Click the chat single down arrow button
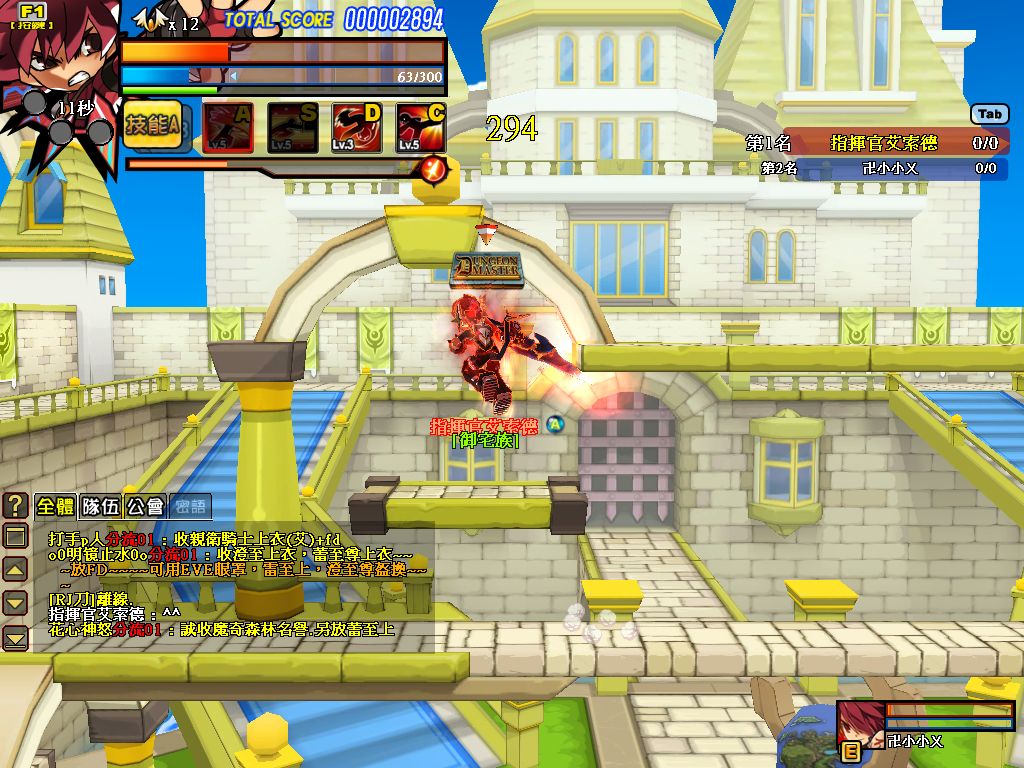 click(15, 603)
